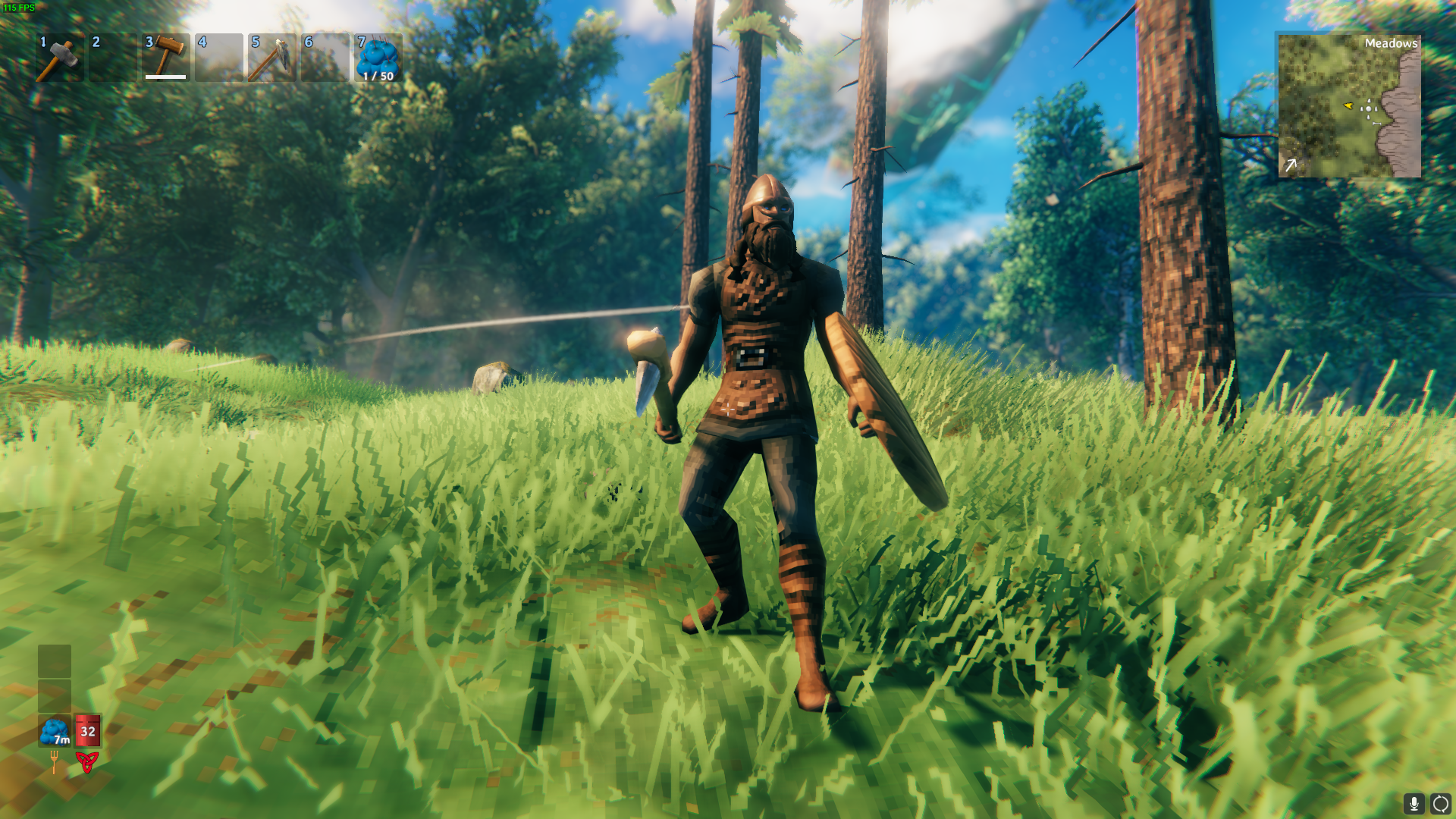Viewport: 1456px width, 819px height.
Task: Select the blueberries stack in slot 7
Action: [378, 57]
